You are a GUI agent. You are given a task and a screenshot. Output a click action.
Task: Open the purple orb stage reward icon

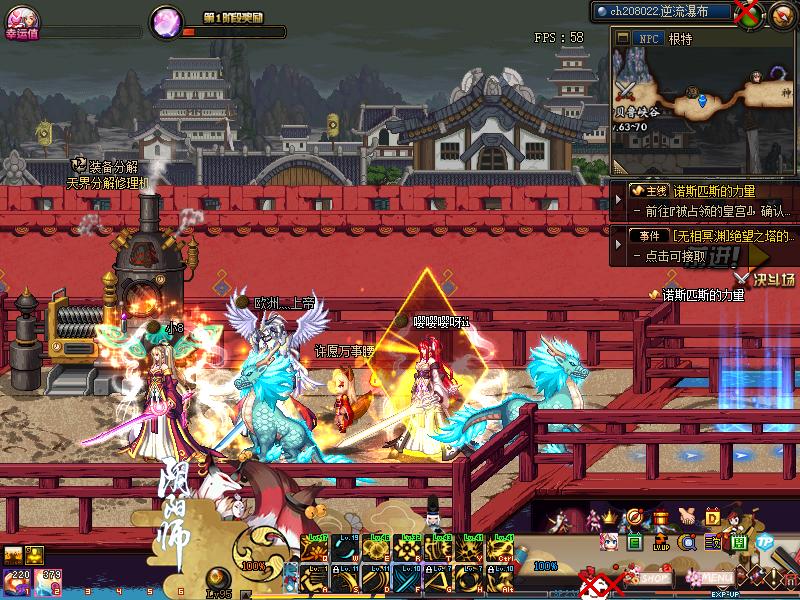tap(165, 21)
